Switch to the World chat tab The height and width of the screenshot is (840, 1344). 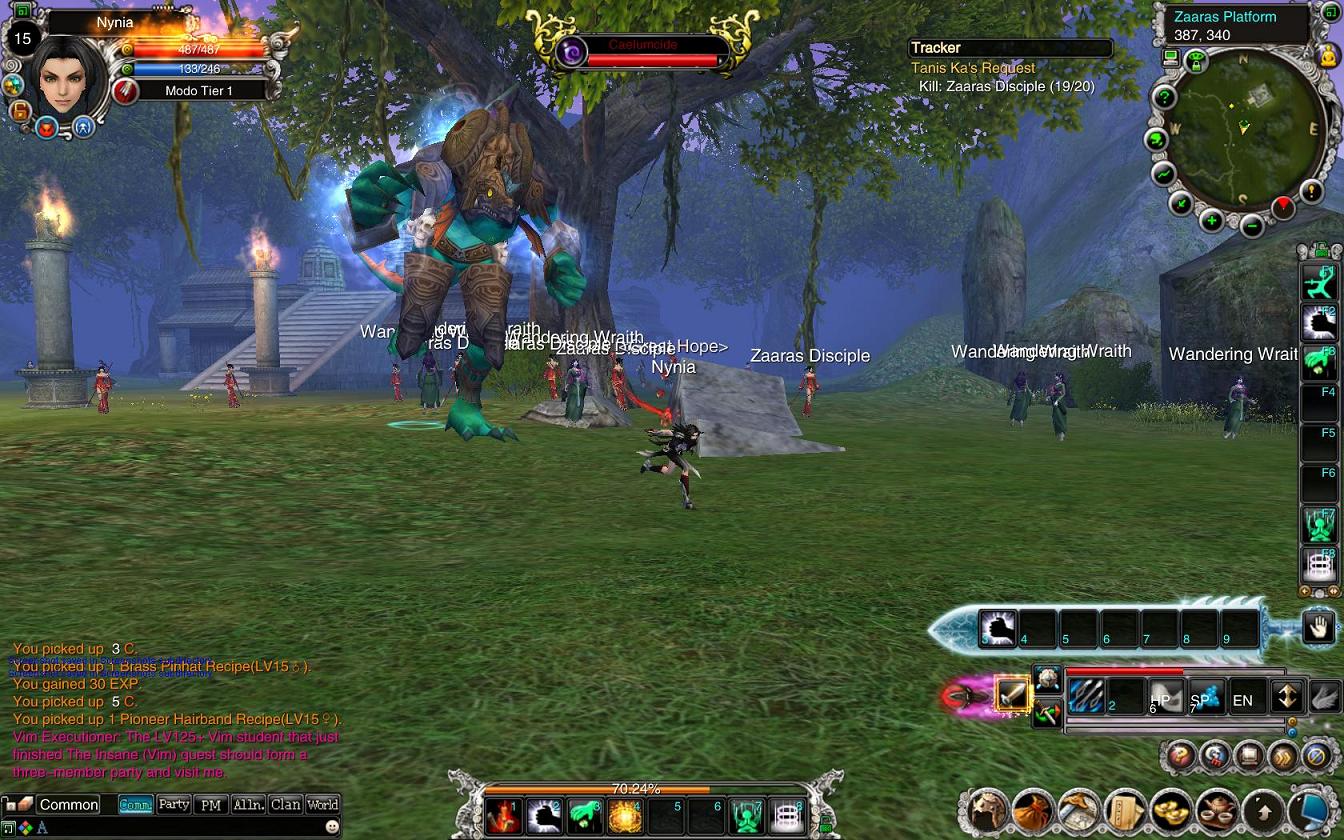(x=323, y=804)
